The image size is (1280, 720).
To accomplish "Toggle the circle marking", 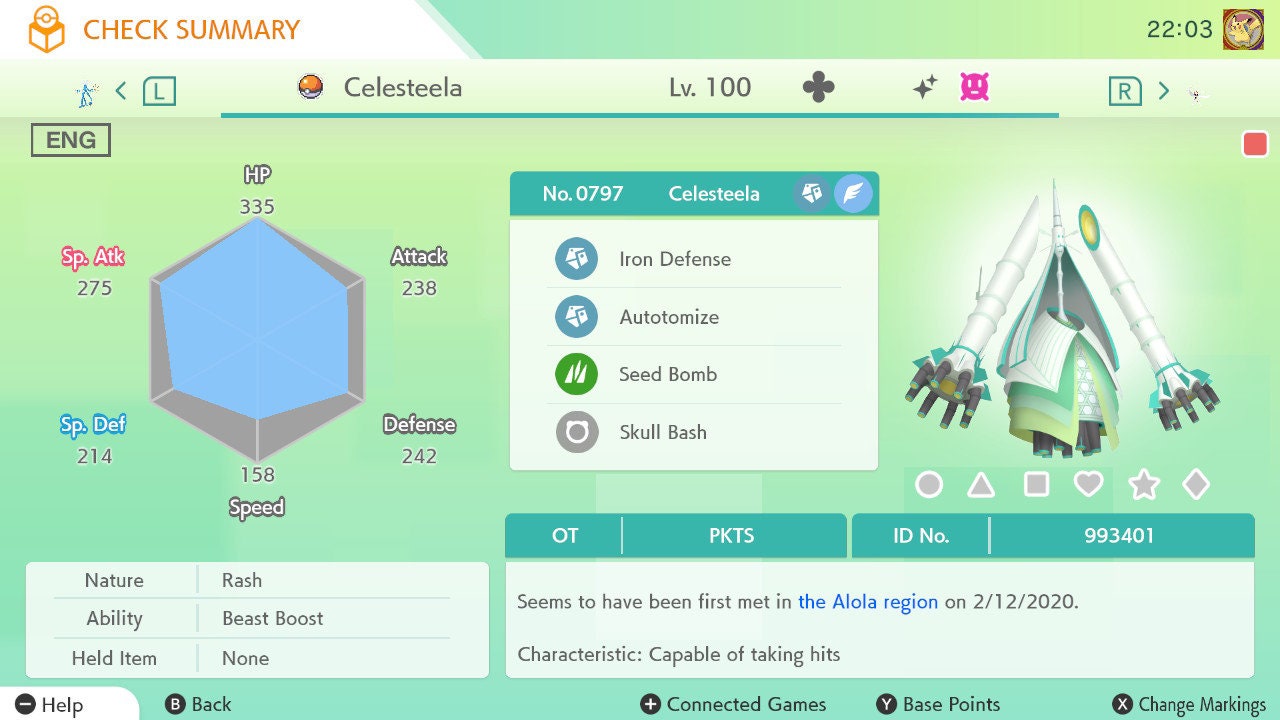I will tap(929, 485).
